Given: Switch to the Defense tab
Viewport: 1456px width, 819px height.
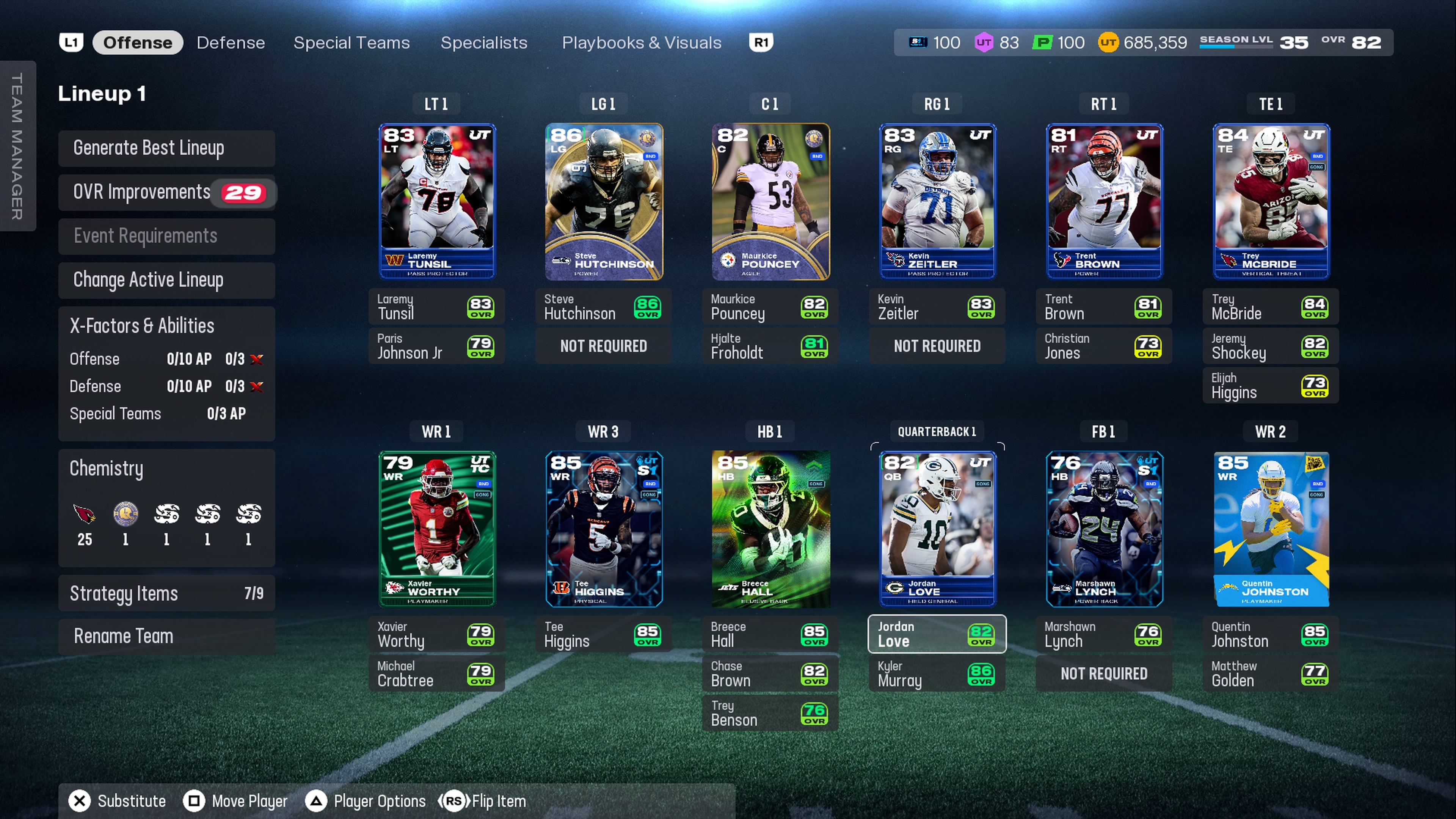Looking at the screenshot, I should (x=231, y=42).
